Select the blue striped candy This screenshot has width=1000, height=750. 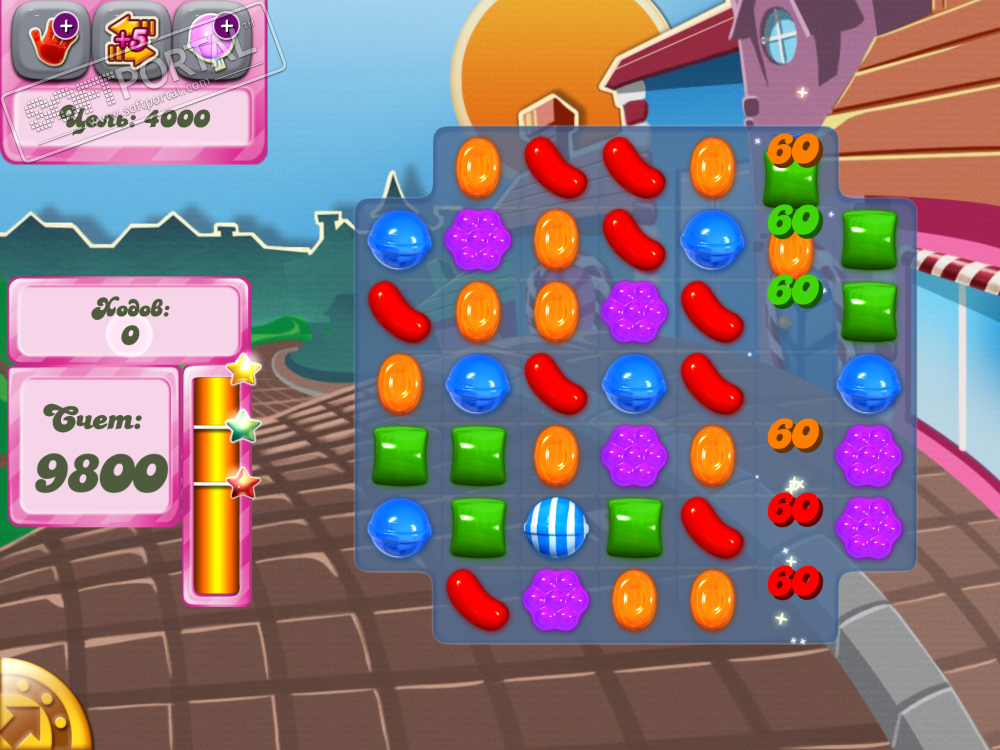click(556, 526)
